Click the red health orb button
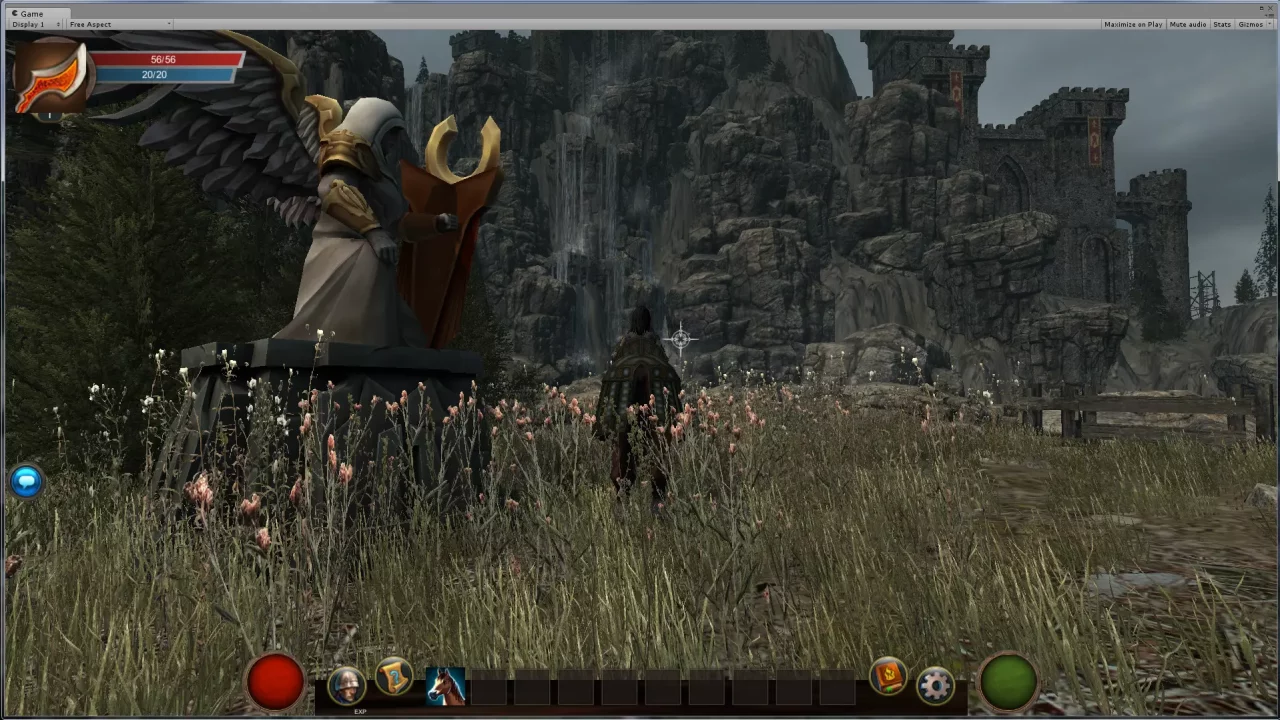This screenshot has width=1280, height=720. [275, 681]
